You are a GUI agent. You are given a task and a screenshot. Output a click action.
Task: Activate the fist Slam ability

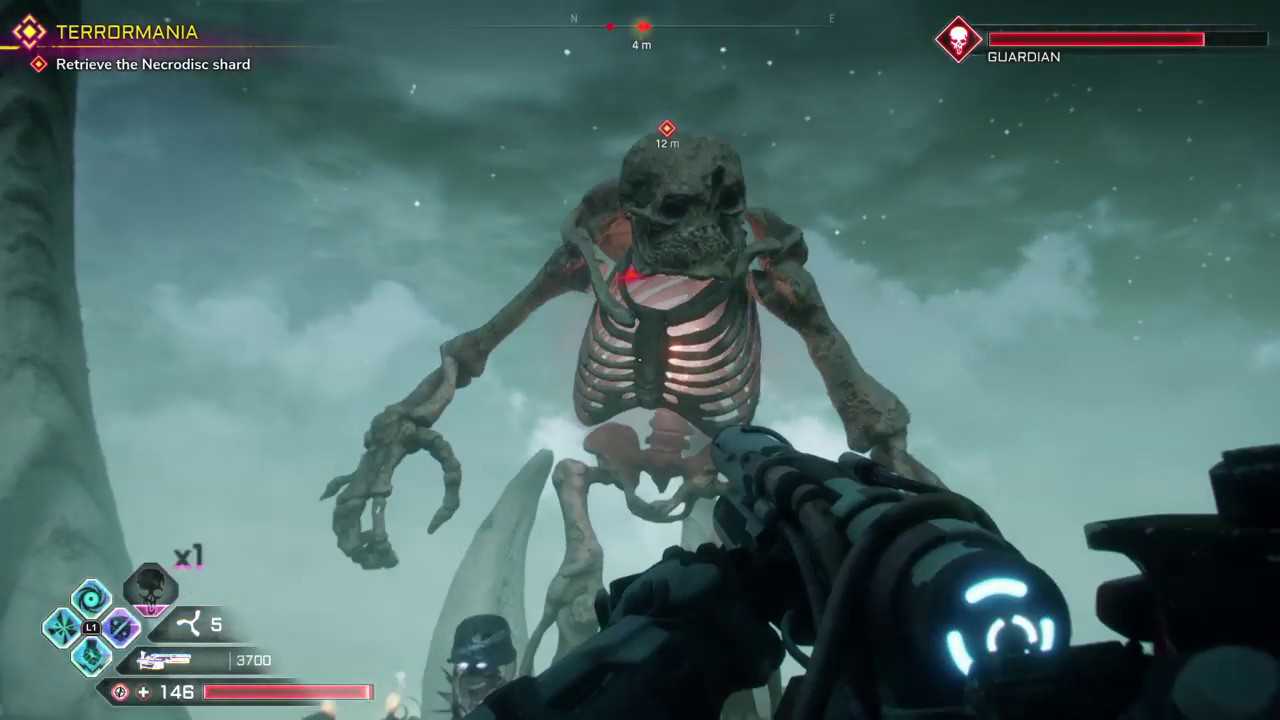(x=91, y=656)
